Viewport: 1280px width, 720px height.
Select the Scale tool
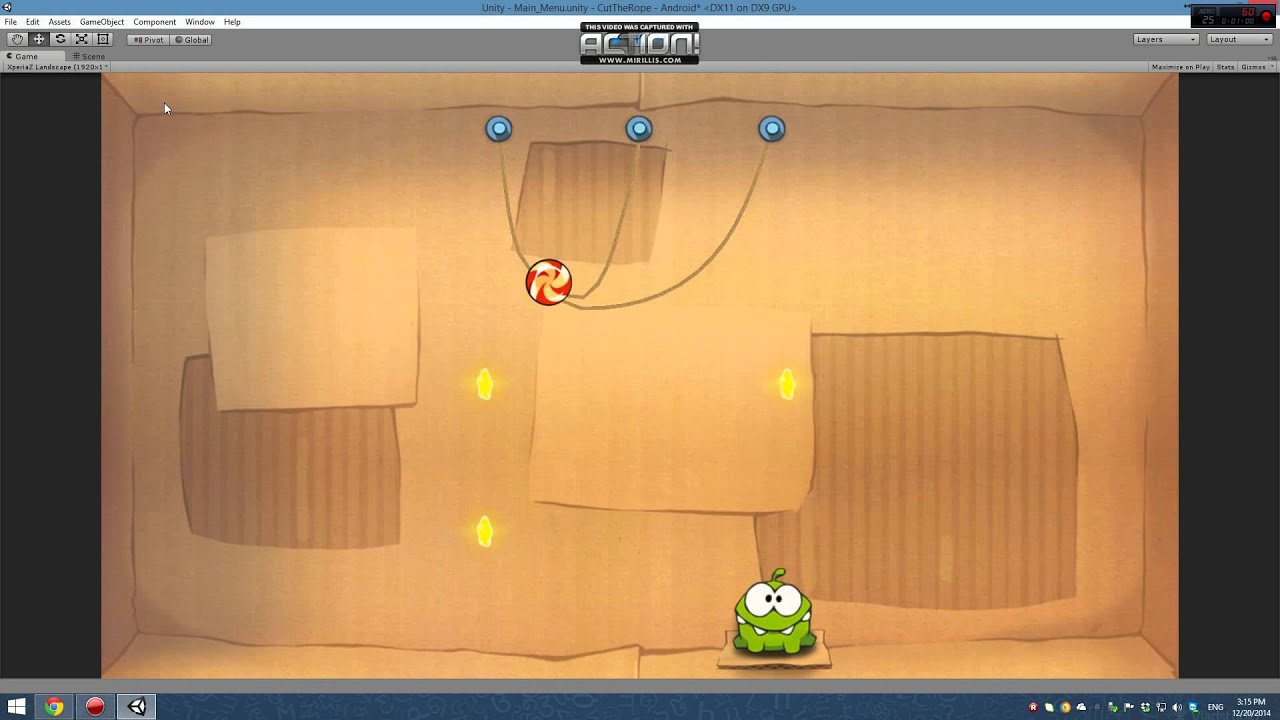coord(81,39)
